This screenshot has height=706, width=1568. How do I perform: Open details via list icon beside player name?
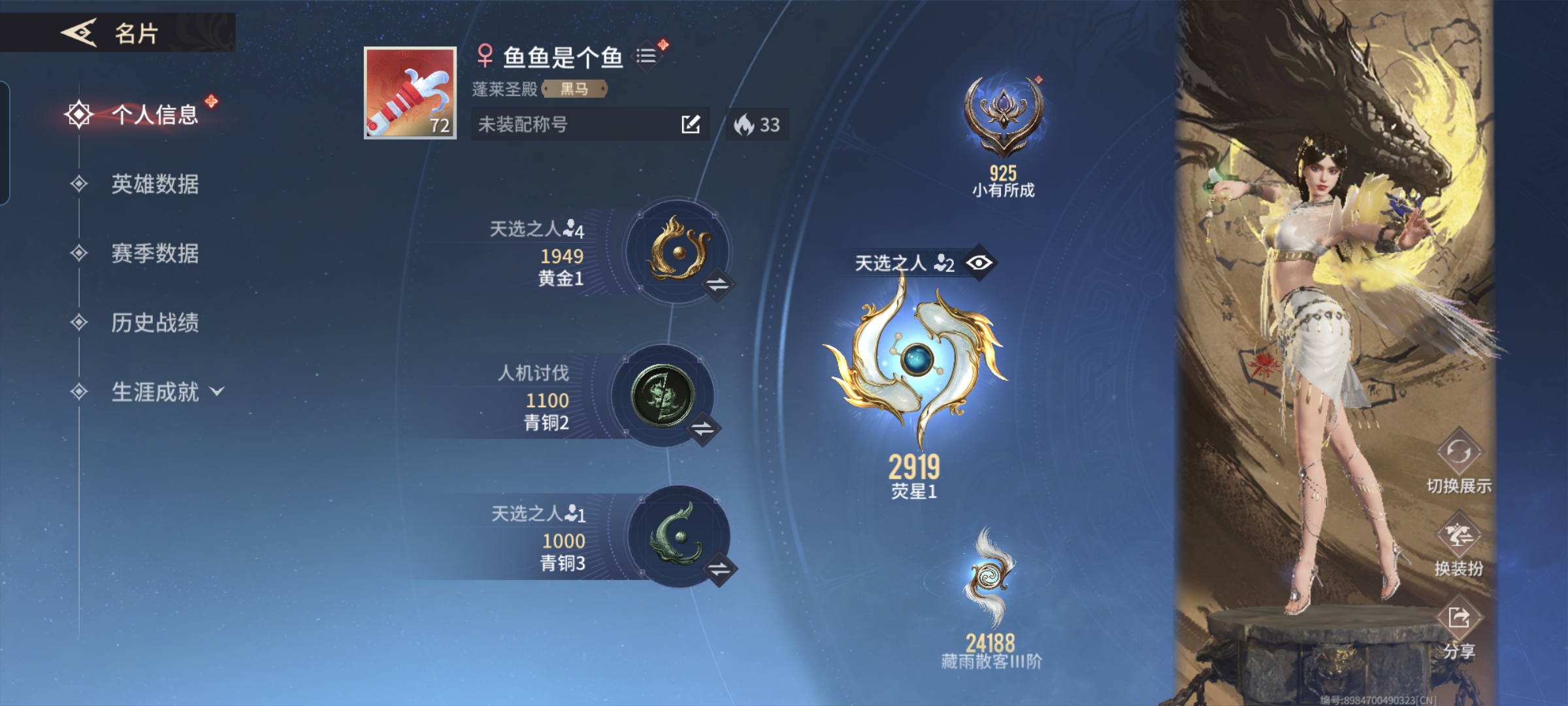(649, 56)
